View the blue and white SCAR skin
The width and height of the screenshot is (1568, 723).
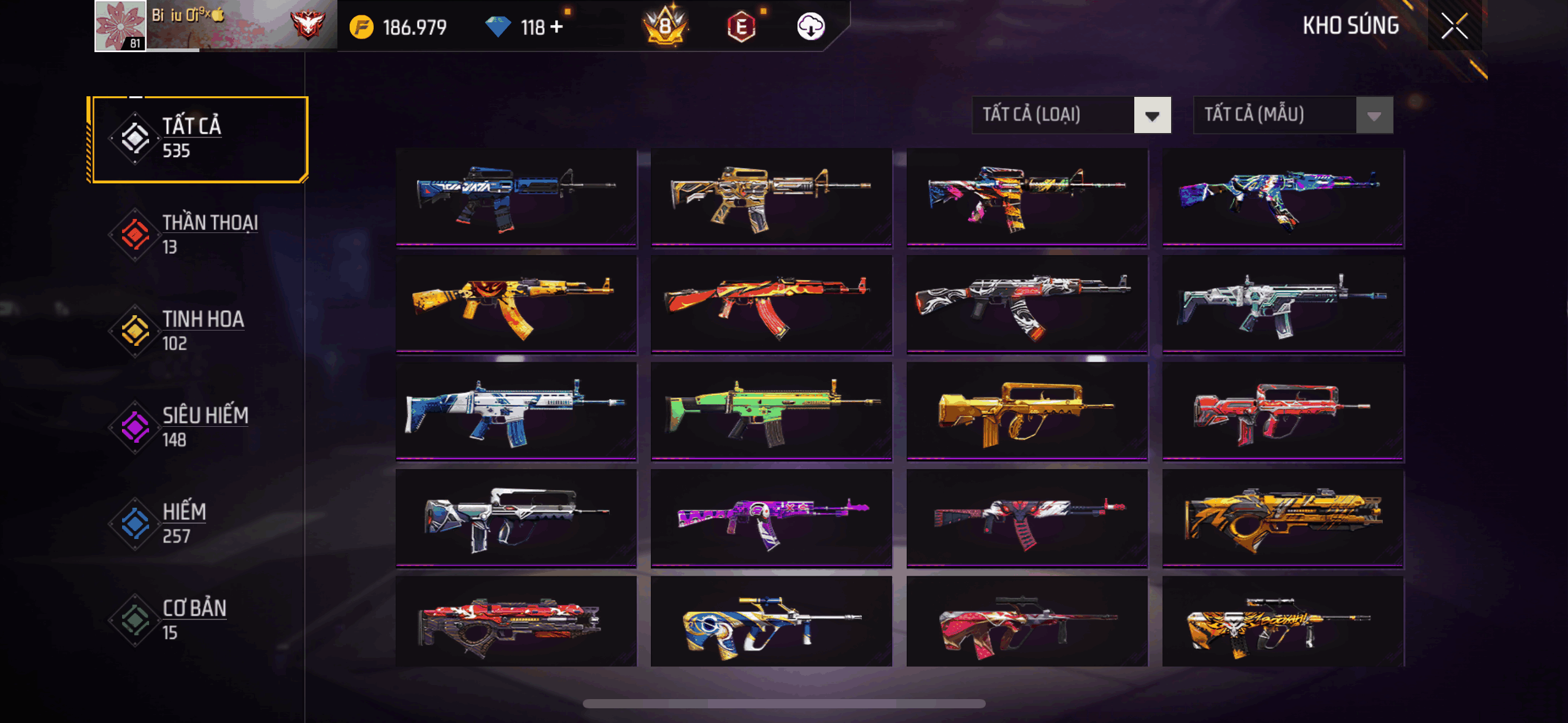(516, 410)
